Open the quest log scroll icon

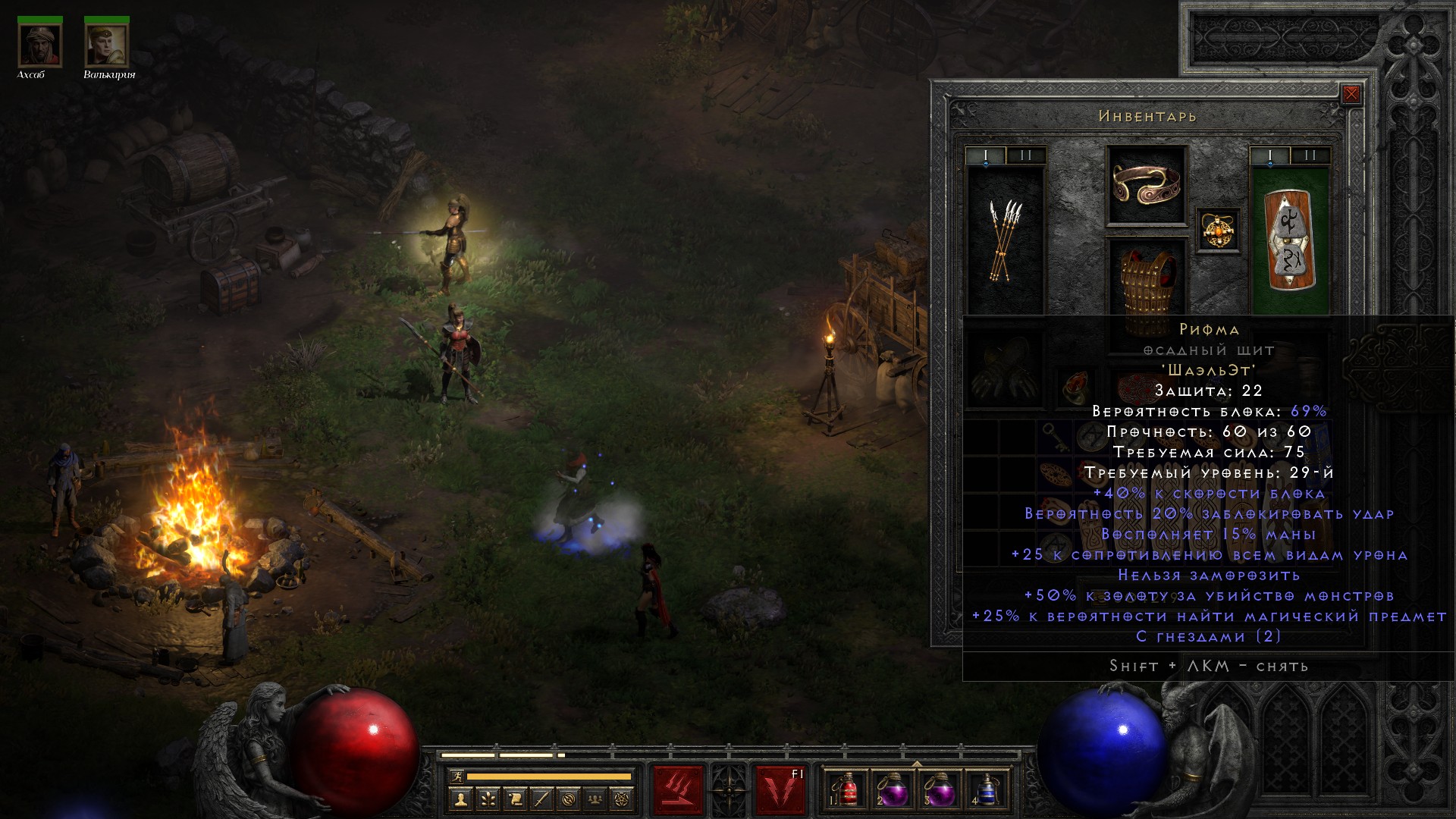(515, 799)
